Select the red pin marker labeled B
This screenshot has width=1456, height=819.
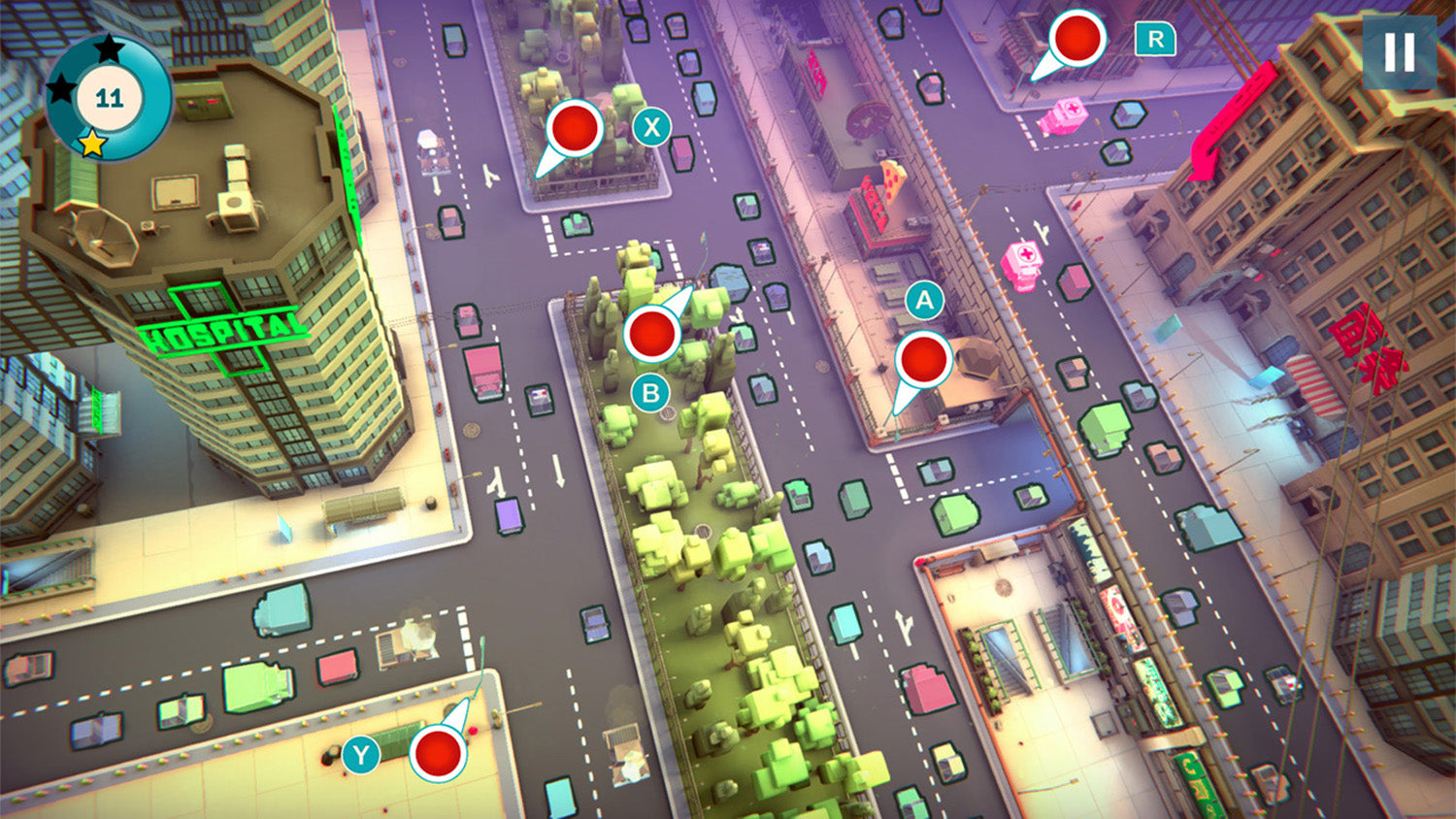[652, 333]
